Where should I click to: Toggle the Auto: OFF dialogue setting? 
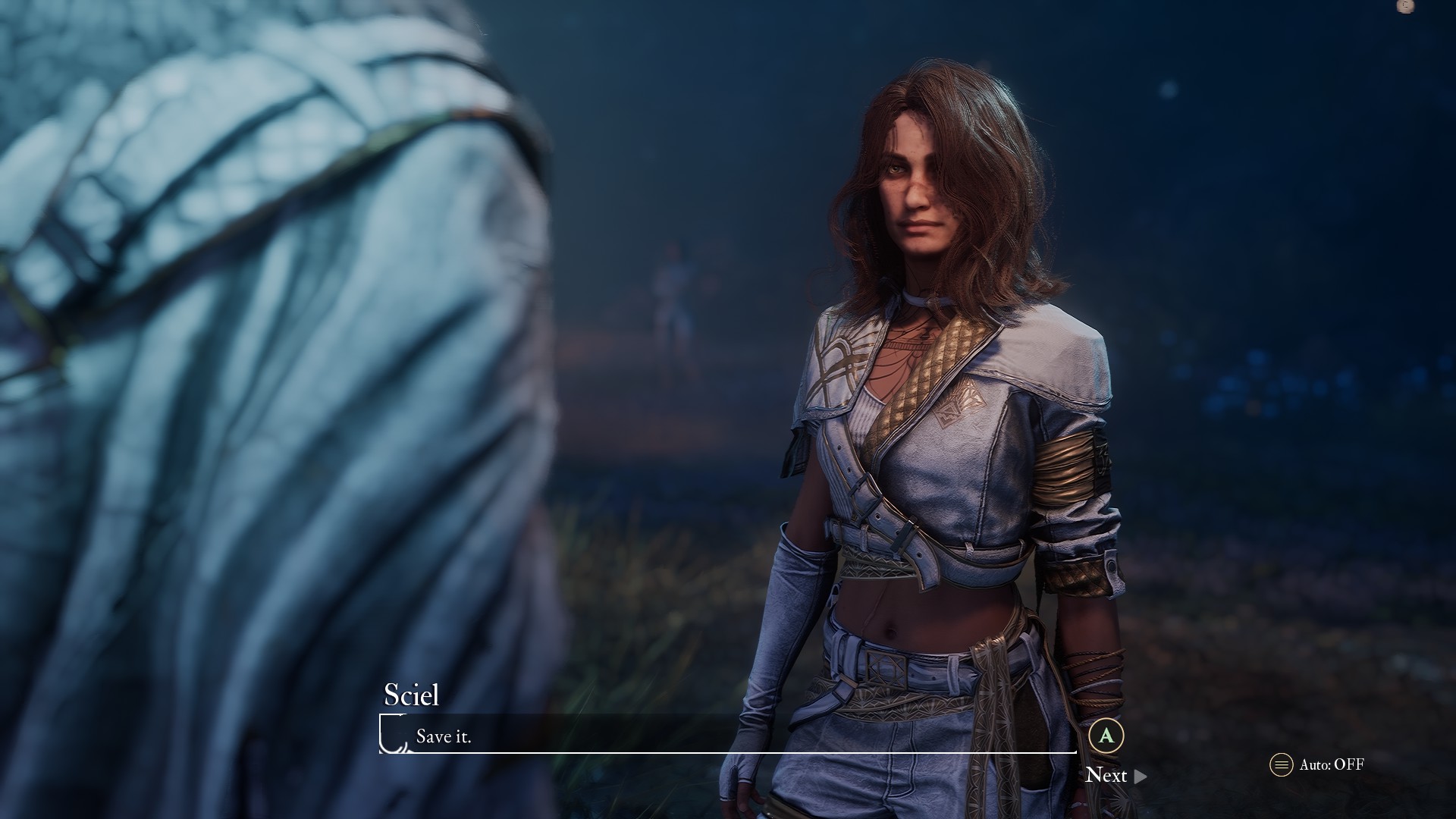pos(1318,764)
